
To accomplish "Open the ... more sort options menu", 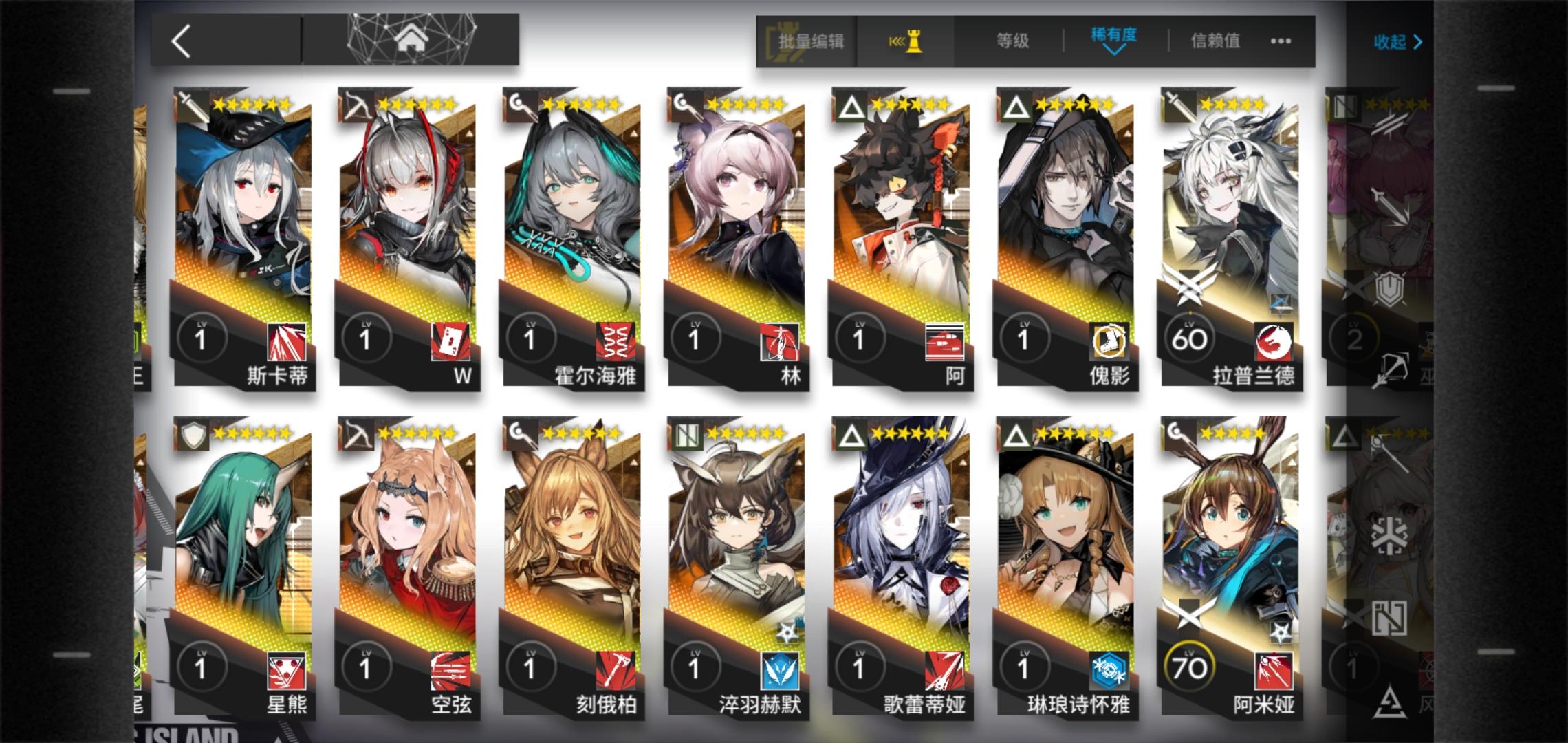I will (1279, 41).
